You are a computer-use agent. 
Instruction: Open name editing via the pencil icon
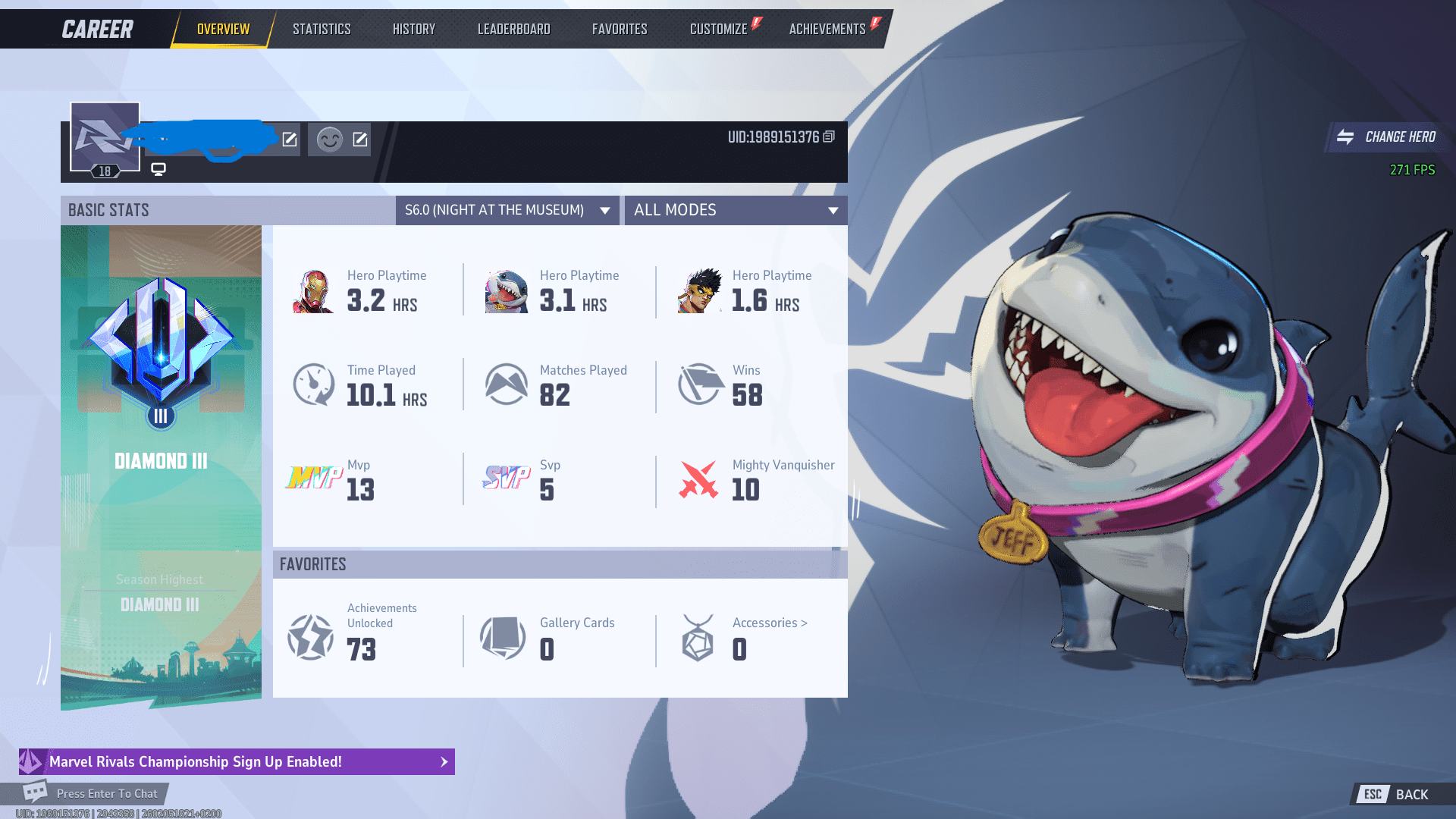(289, 140)
